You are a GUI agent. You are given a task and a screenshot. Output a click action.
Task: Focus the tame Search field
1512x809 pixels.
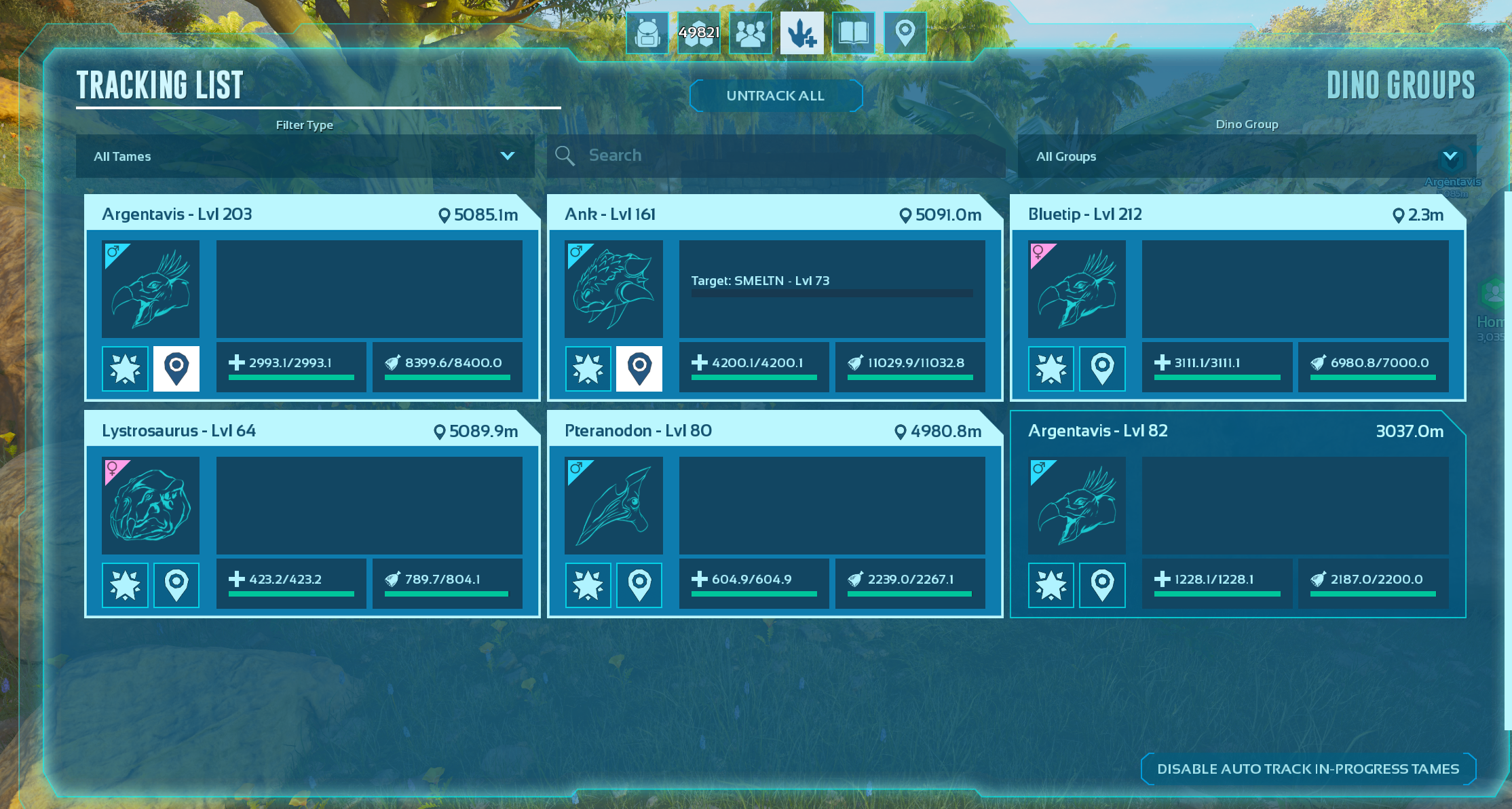click(x=776, y=155)
